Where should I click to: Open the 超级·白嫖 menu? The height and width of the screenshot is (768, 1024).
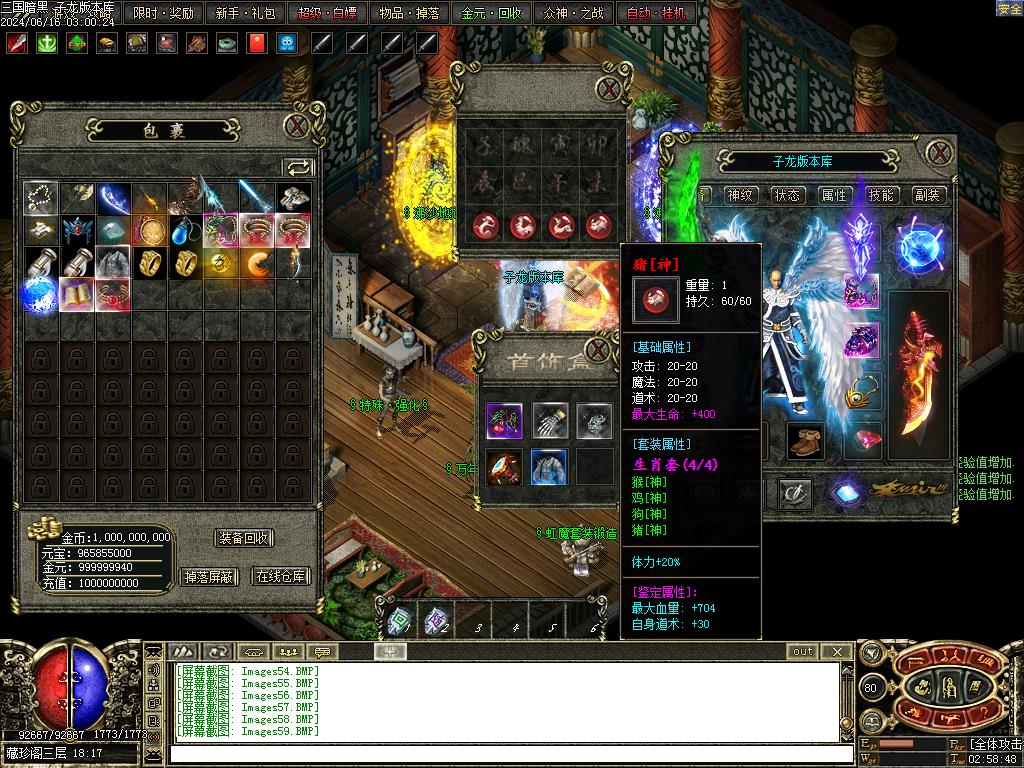(x=328, y=13)
